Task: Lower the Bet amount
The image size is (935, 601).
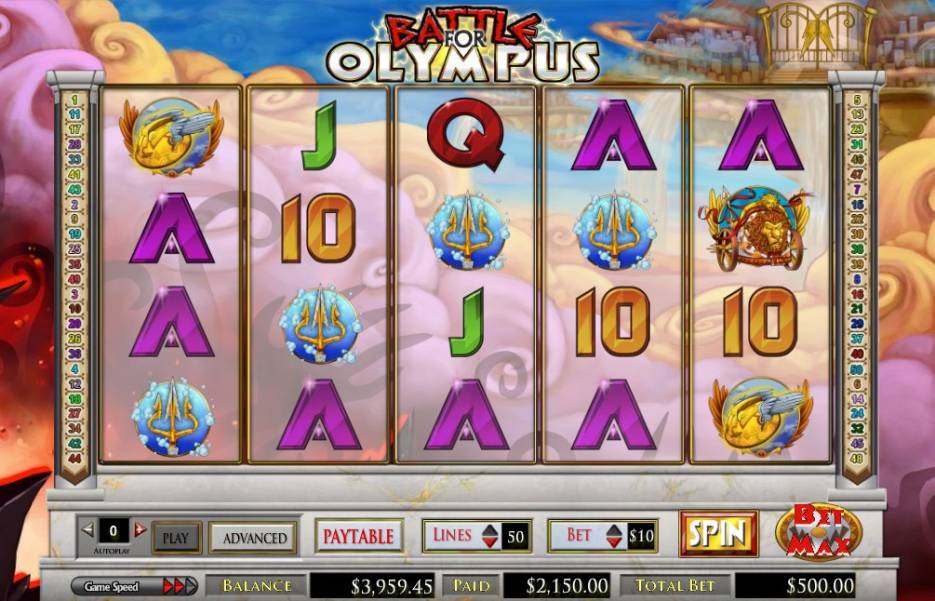Action: pyautogui.click(x=614, y=542)
